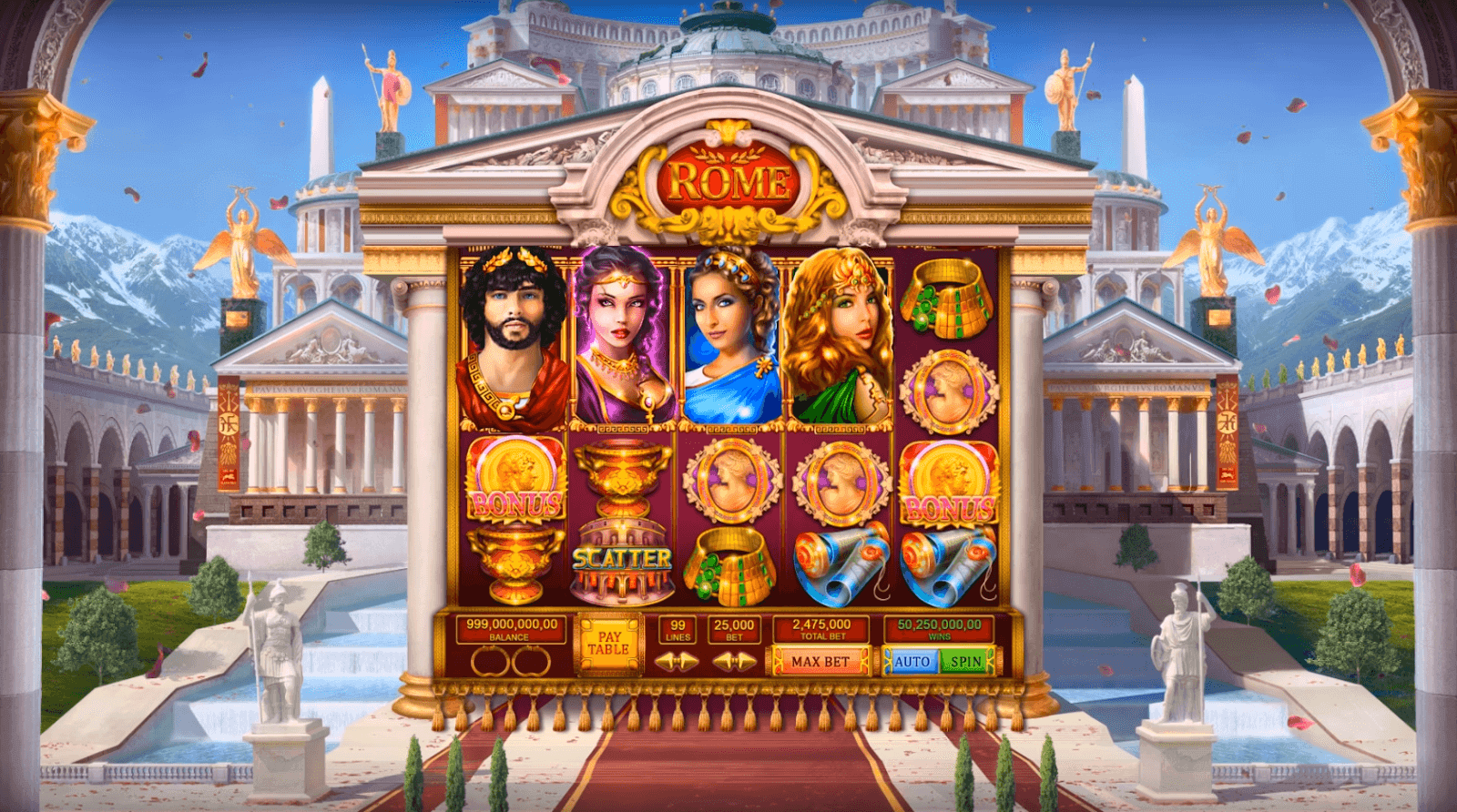Click the golden ROME emblem at the top
Image resolution: width=1457 pixels, height=812 pixels.
pos(729,179)
